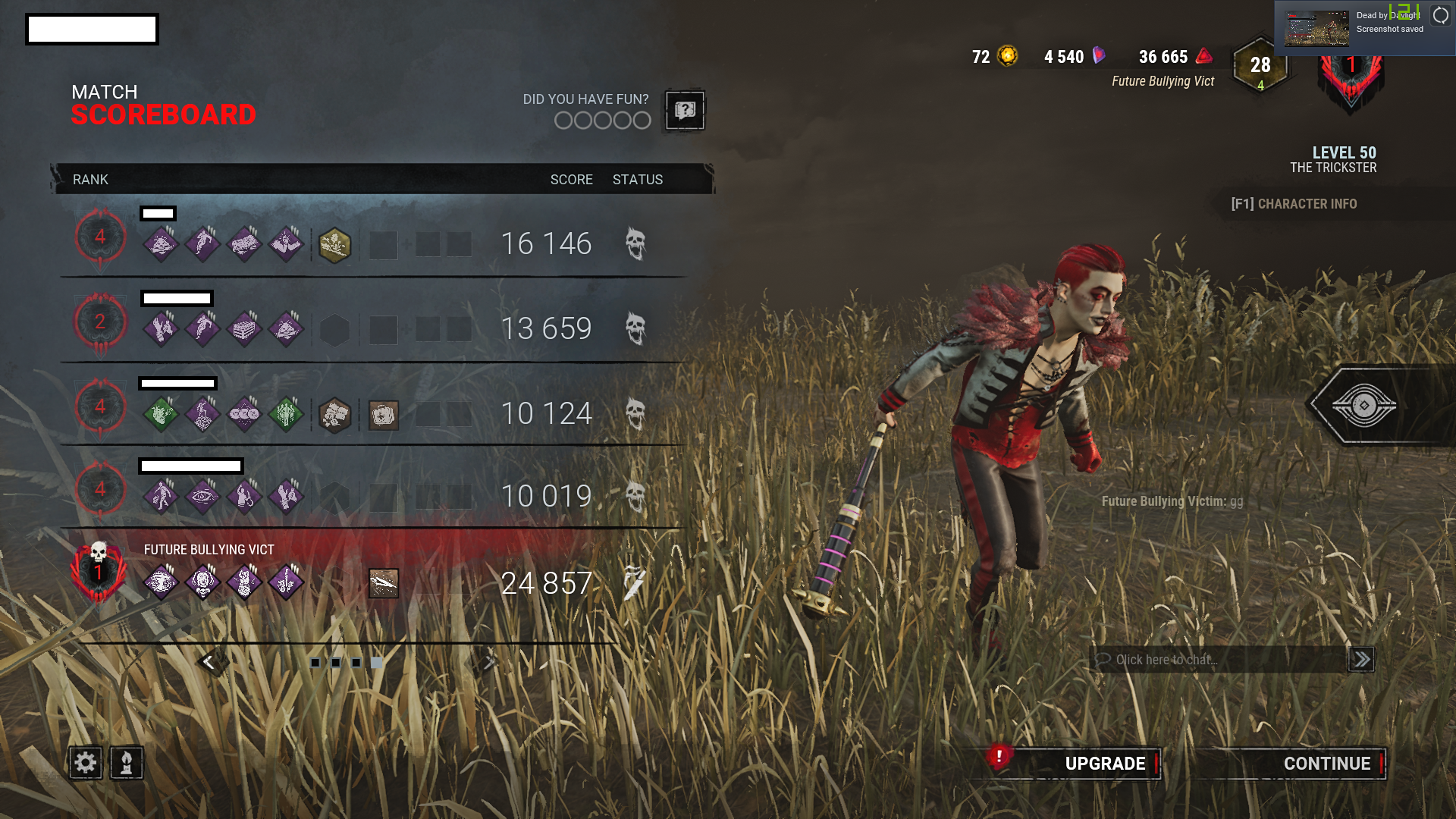Click the survivor skull icon next to 13 659
This screenshot has width=1456, height=819.
(635, 328)
